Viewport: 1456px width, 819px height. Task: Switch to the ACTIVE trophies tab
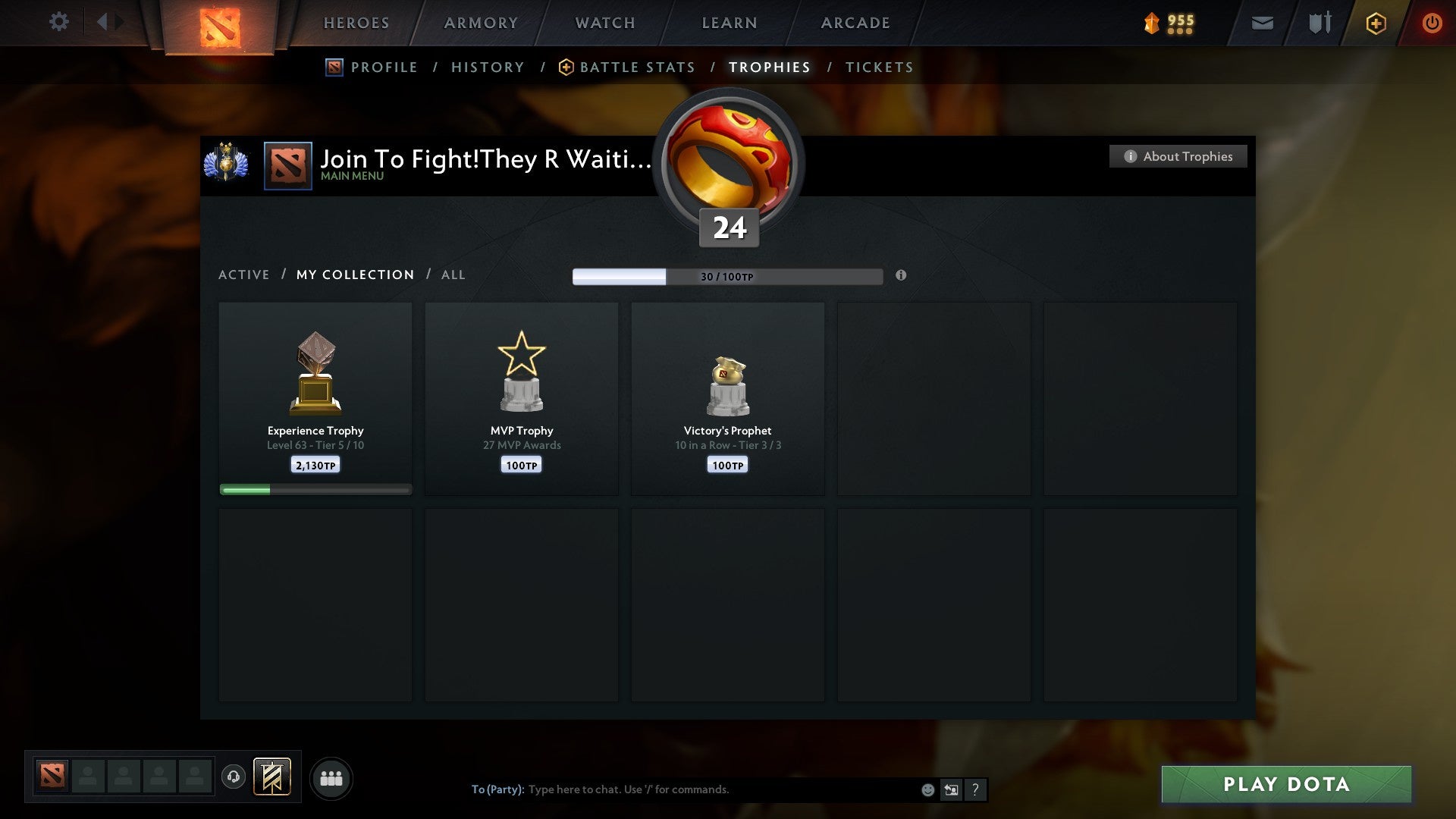244,275
